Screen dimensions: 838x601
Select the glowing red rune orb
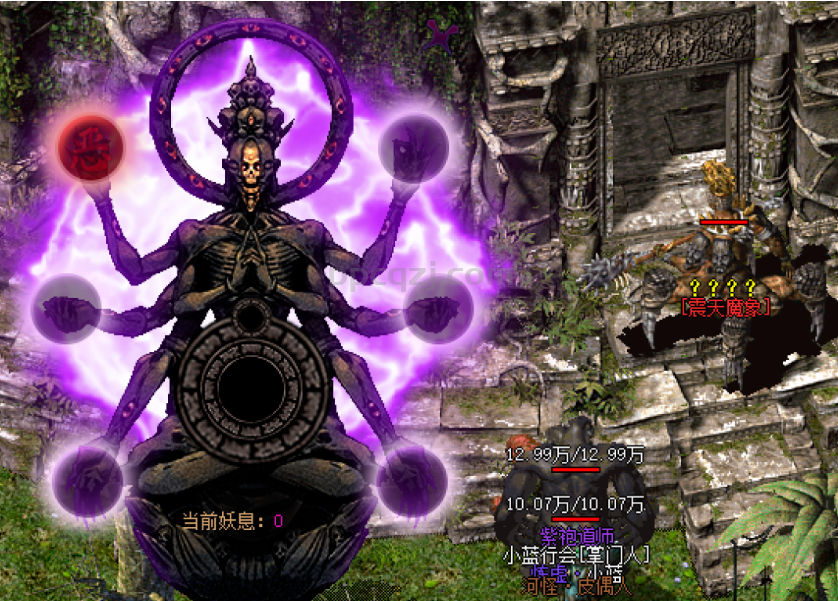pos(90,146)
